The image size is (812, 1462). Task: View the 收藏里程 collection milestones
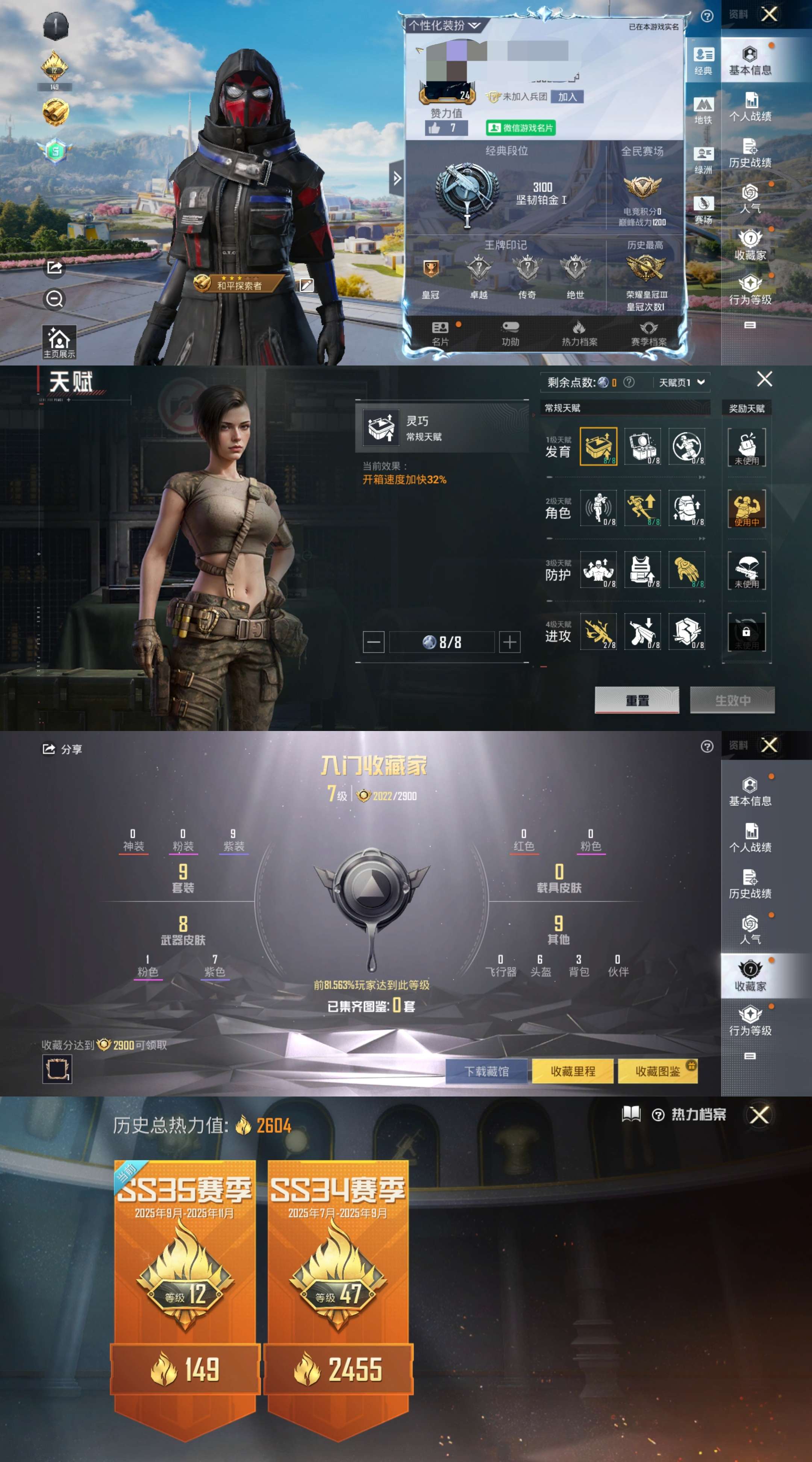click(x=573, y=1071)
